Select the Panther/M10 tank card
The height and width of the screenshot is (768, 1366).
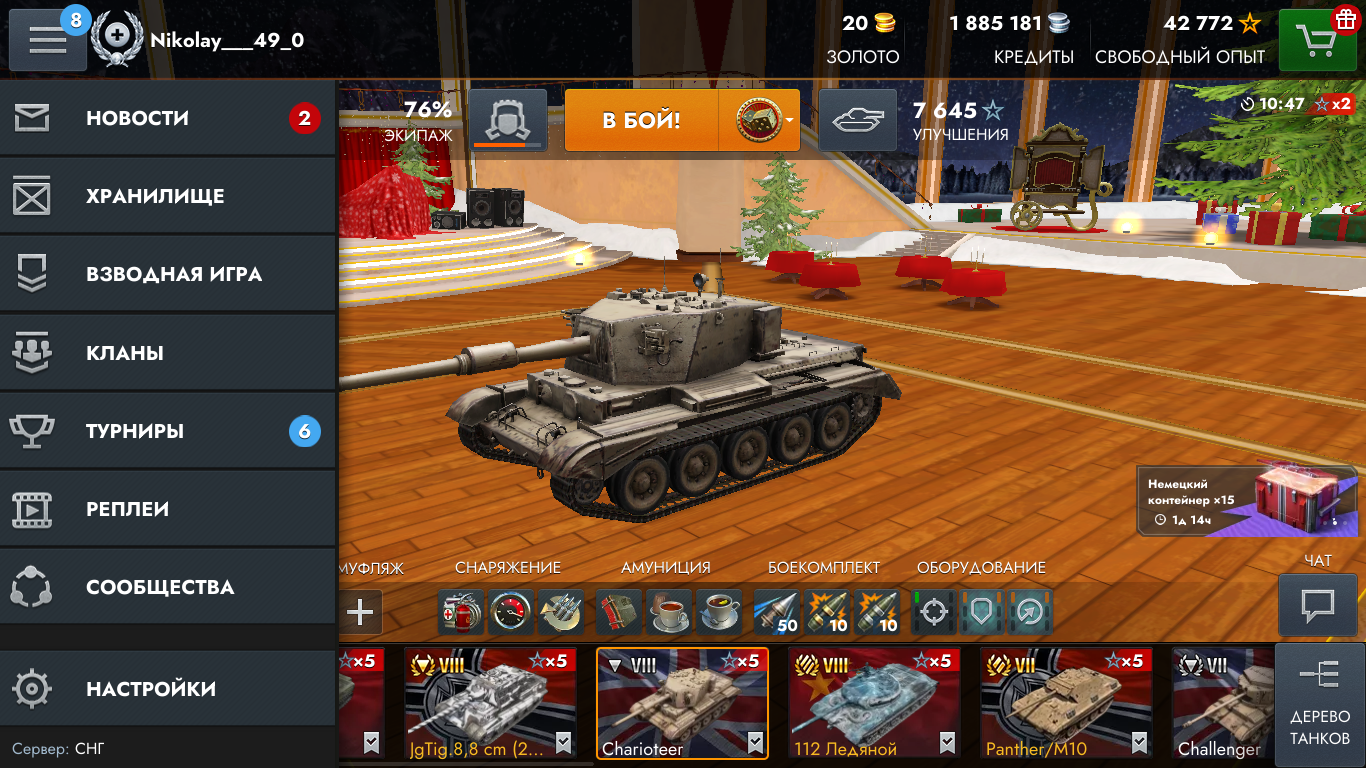point(1066,703)
